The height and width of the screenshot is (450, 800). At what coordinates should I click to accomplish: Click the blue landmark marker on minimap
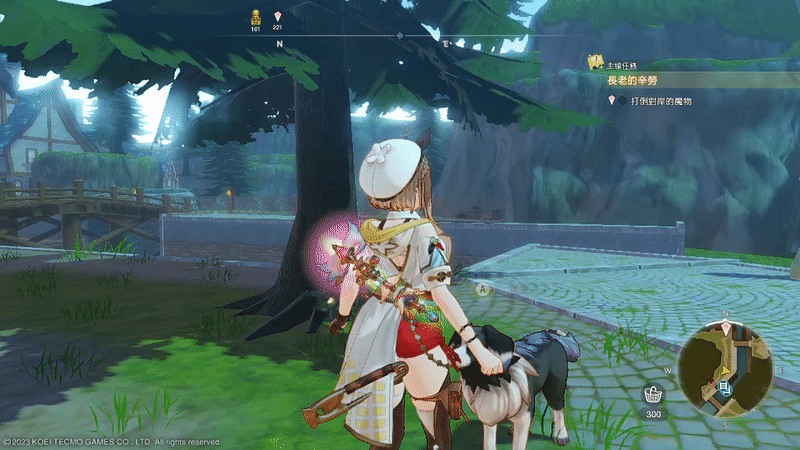coord(726,386)
